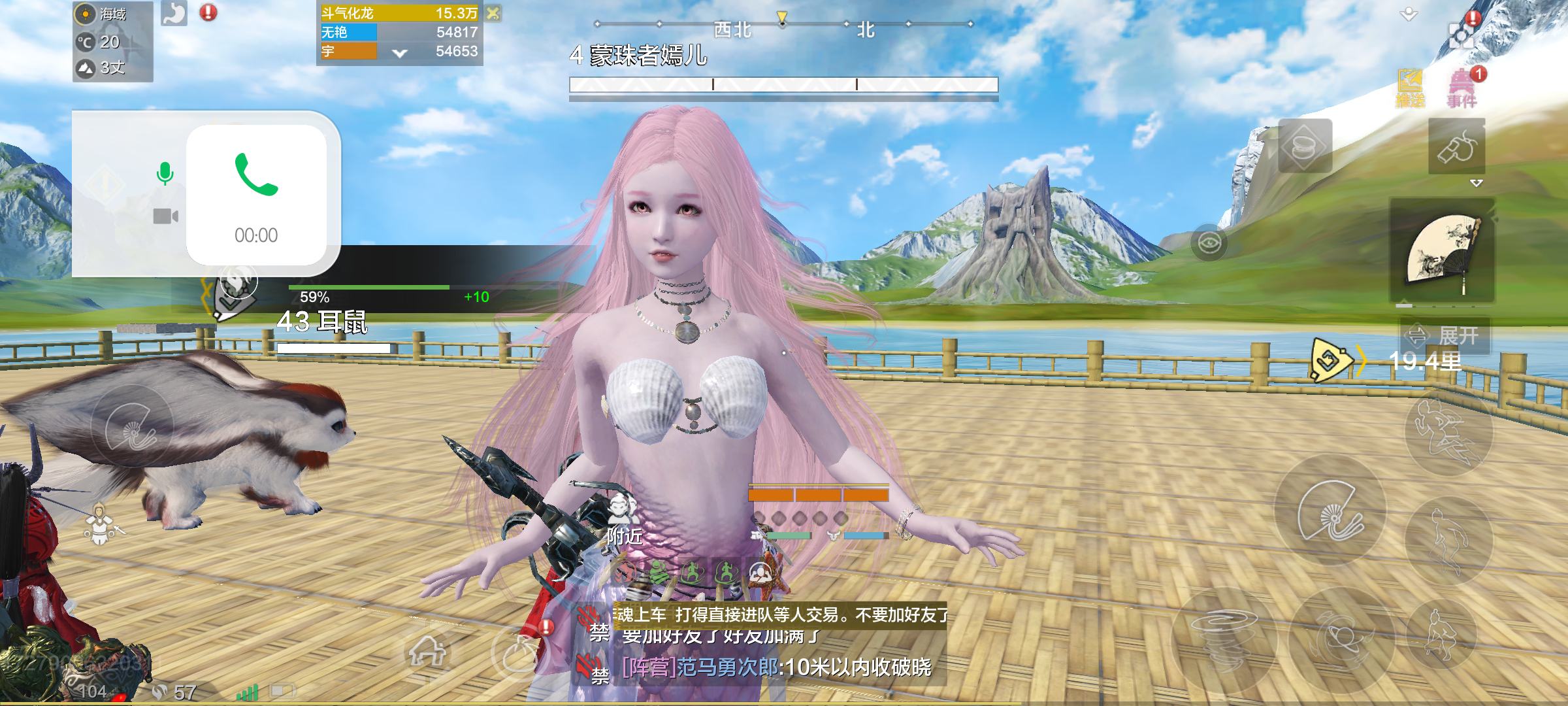Toggle the eye visibility button

pyautogui.click(x=1209, y=244)
